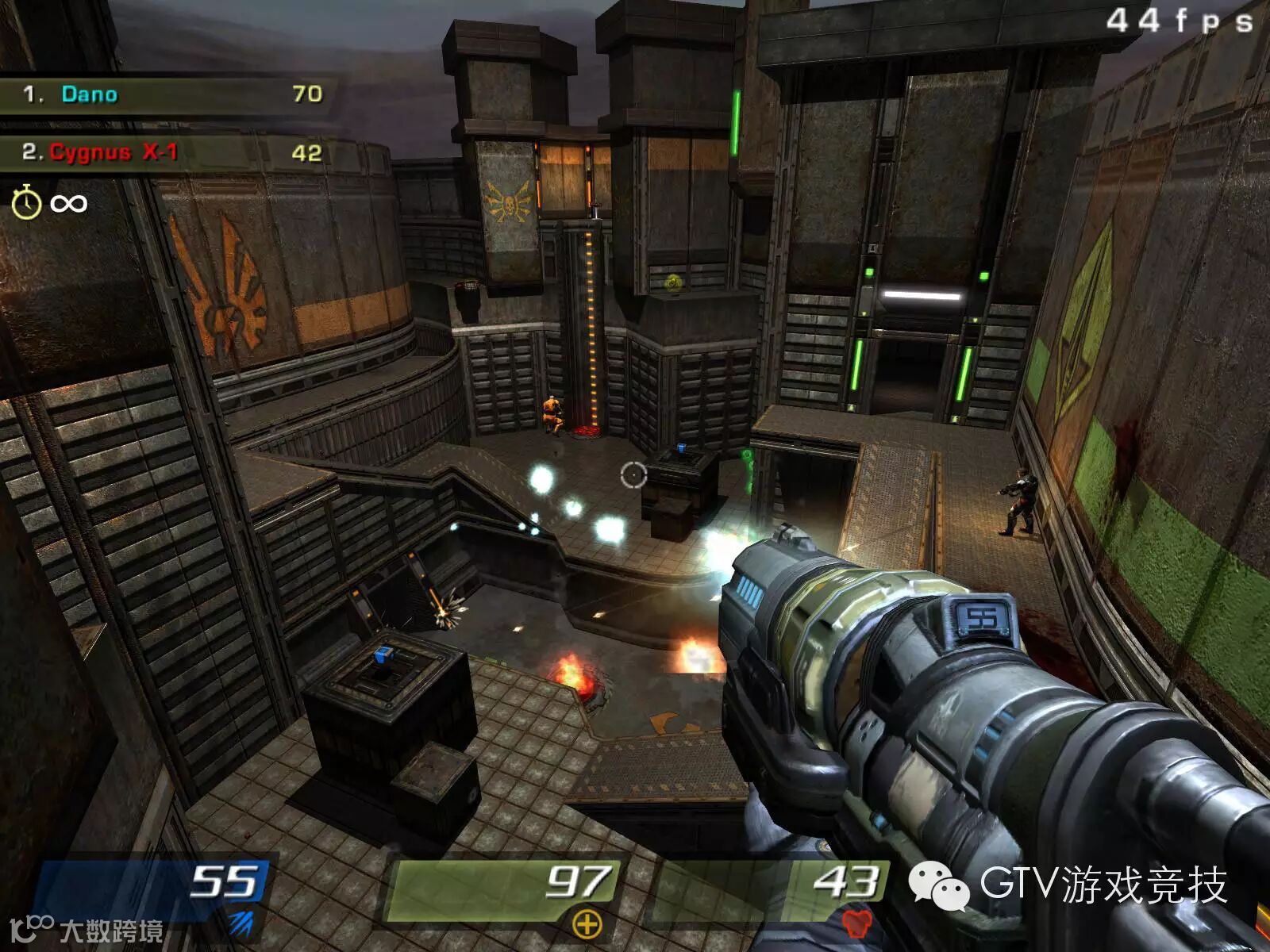
Task: Click the red armor vest icon
Action: (855, 923)
